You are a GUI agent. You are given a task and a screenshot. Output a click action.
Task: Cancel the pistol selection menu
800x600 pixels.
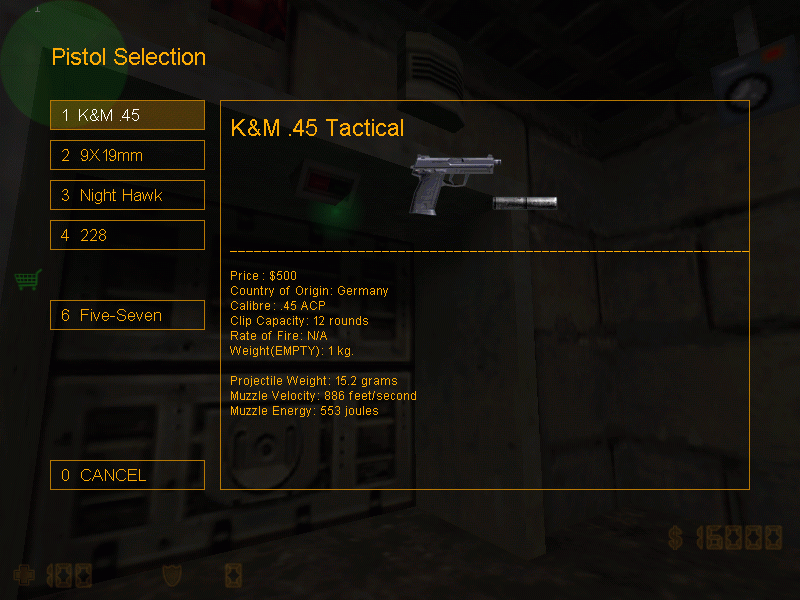coord(127,475)
